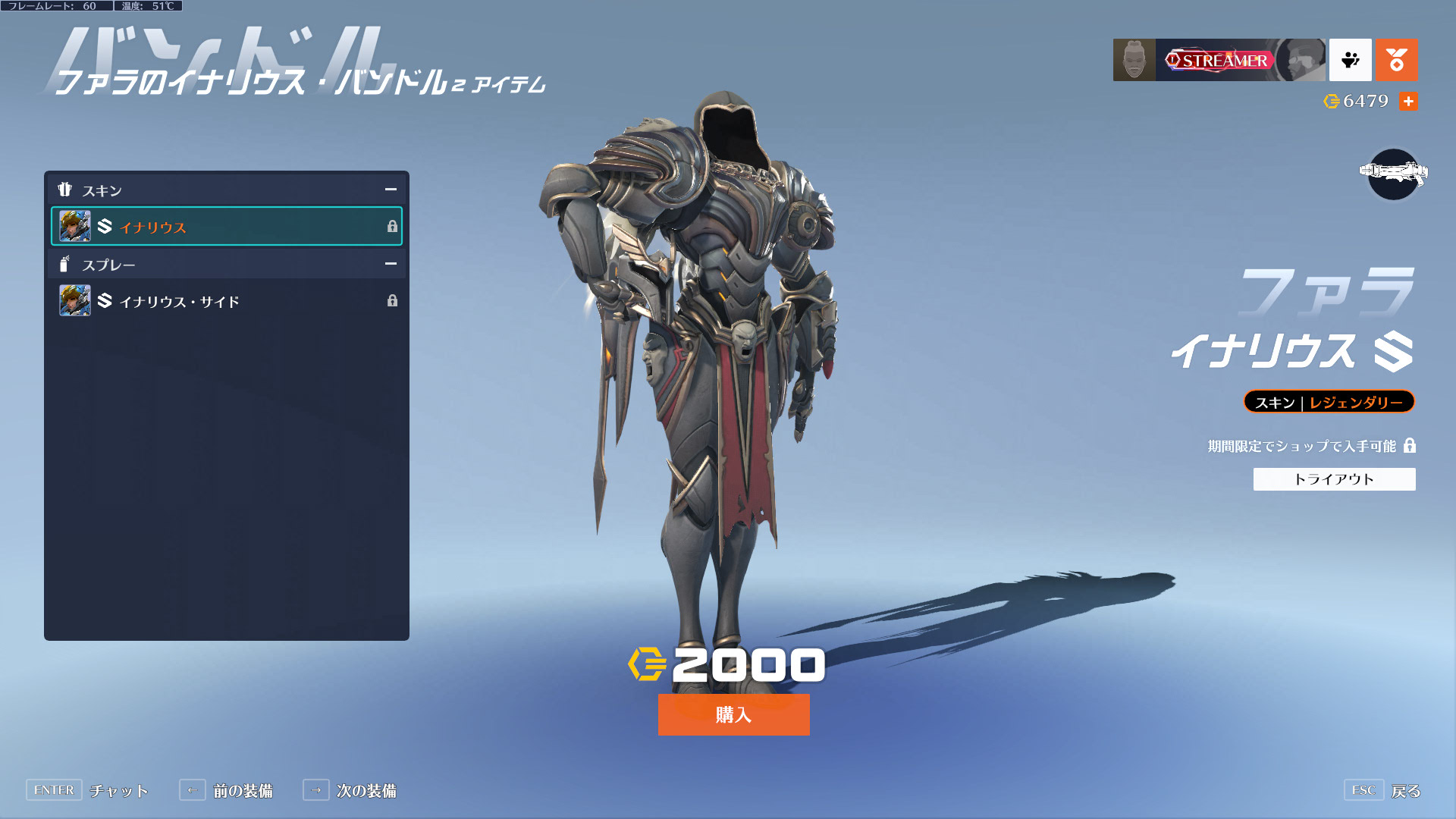View the weapon preview circle icon
The width and height of the screenshot is (1456, 819).
[x=1393, y=174]
